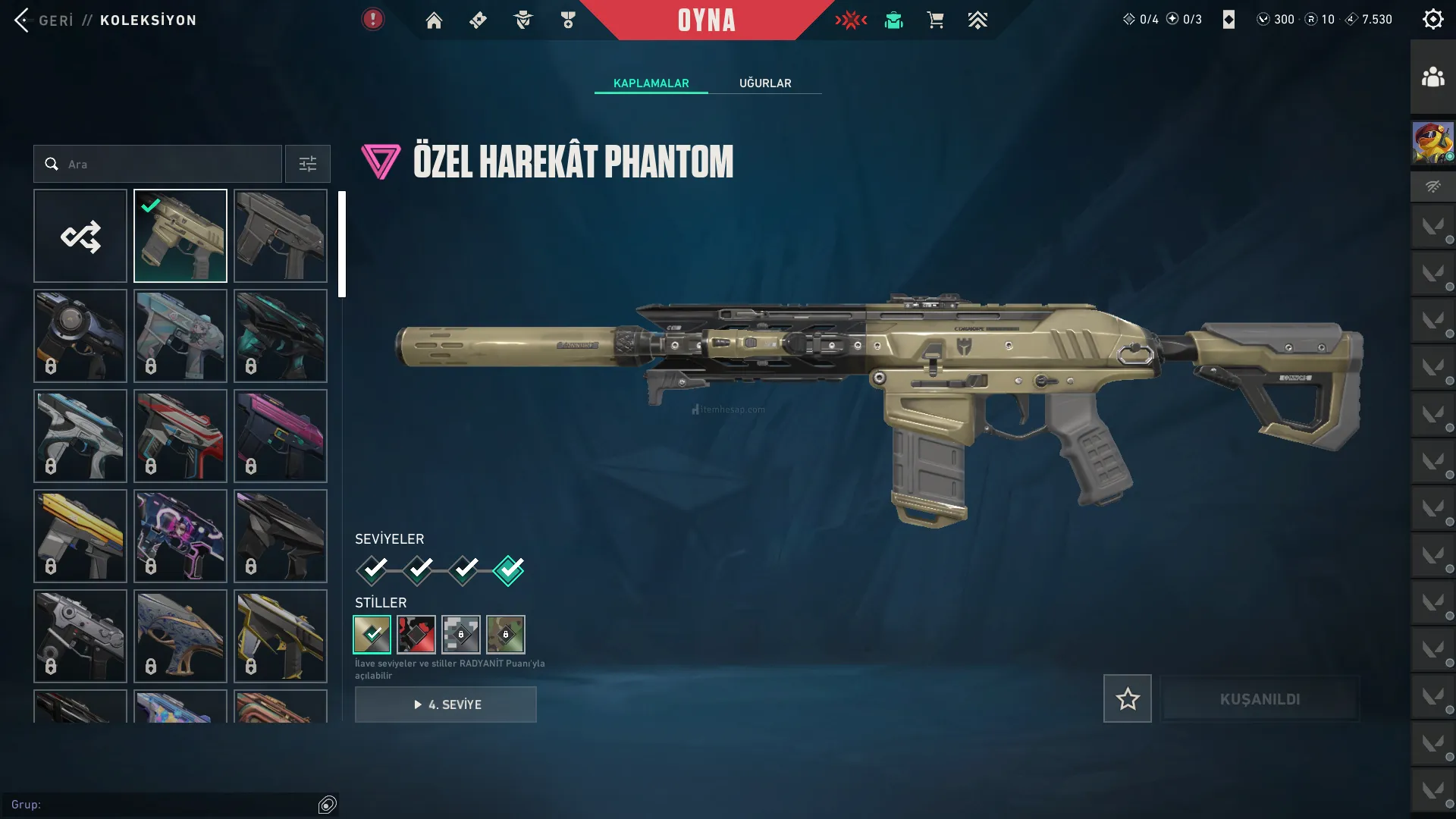Select the green camo style swatch
The height and width of the screenshot is (819, 1456).
506,634
